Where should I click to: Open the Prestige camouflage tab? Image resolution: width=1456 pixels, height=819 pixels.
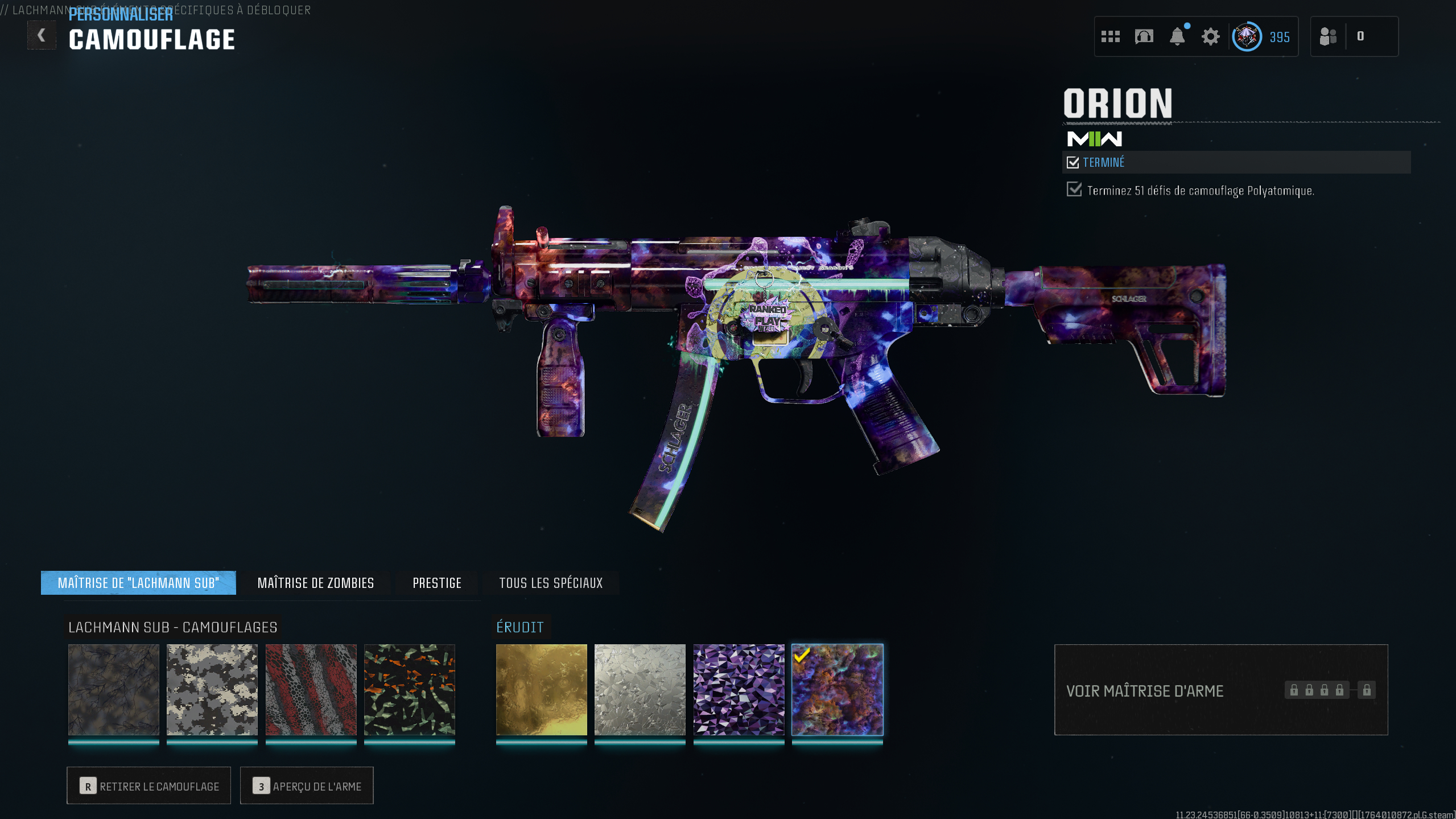[x=437, y=583]
